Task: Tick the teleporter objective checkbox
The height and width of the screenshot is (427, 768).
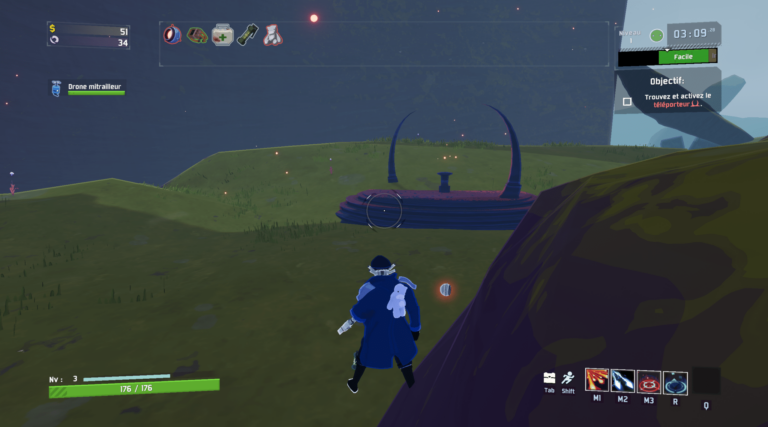Action: pos(627,101)
